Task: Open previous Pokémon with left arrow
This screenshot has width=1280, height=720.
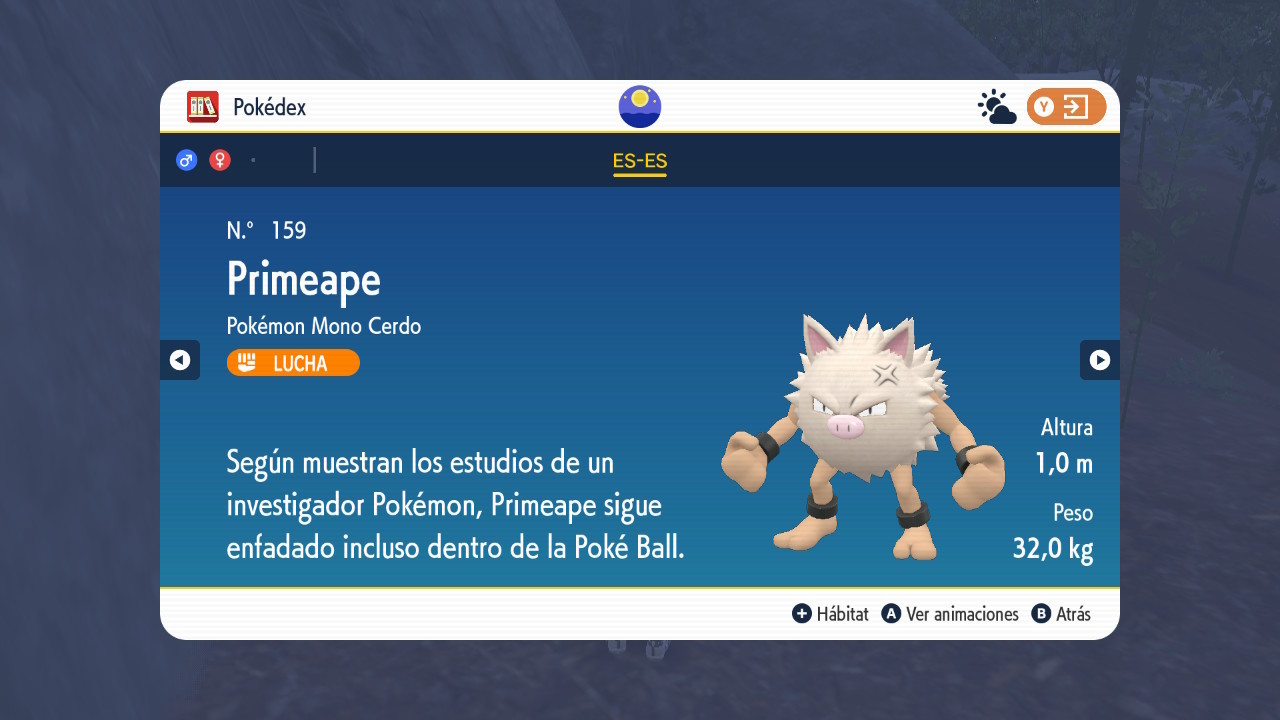Action: pyautogui.click(x=180, y=360)
